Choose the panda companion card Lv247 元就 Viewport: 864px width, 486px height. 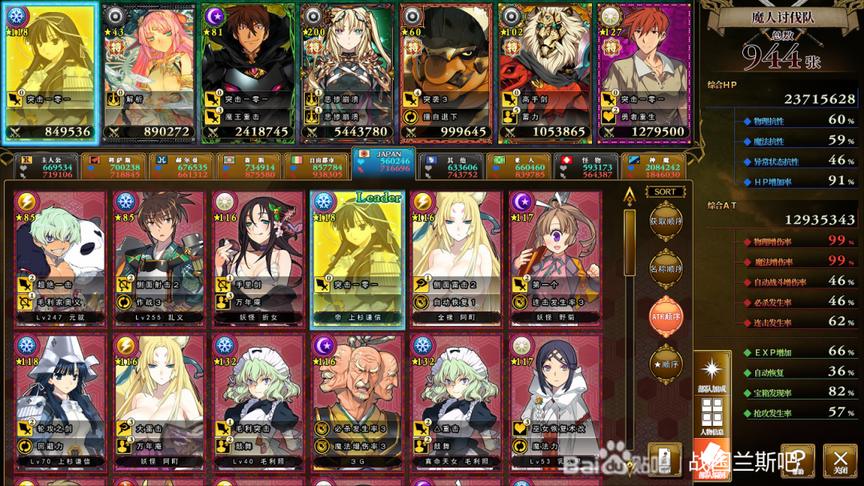[60, 258]
